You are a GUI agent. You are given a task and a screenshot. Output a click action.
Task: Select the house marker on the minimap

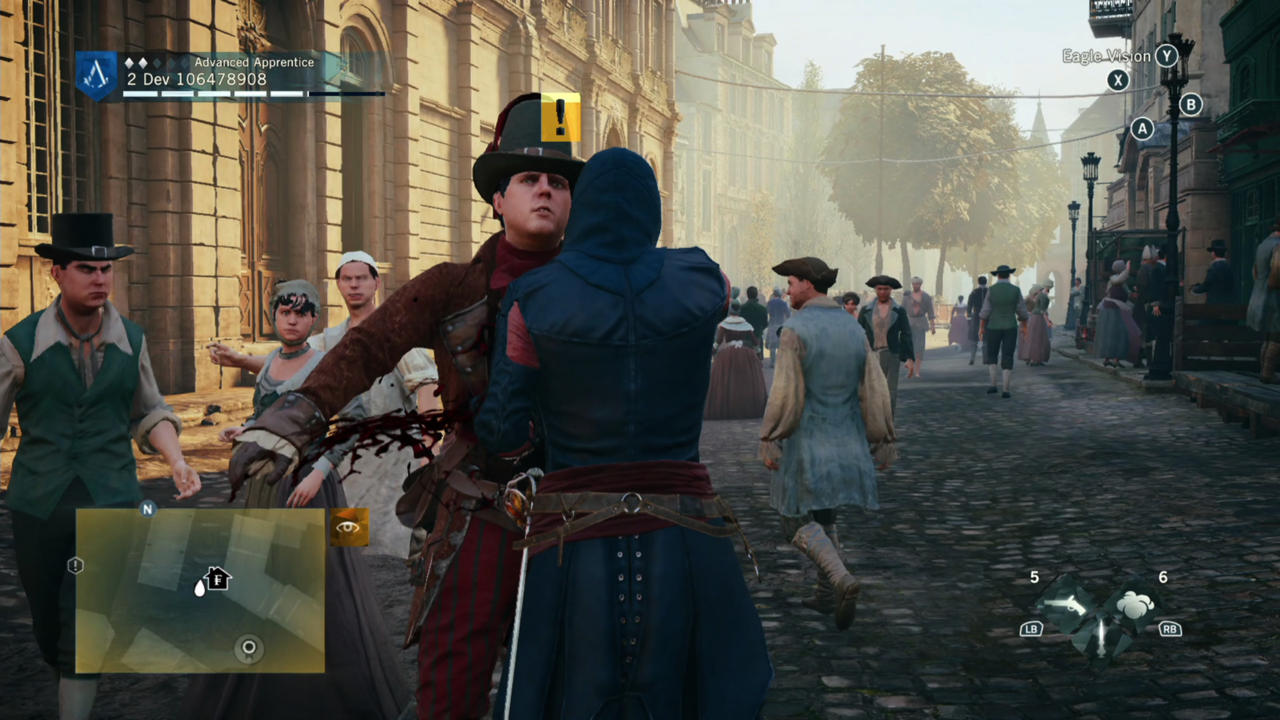[x=216, y=578]
